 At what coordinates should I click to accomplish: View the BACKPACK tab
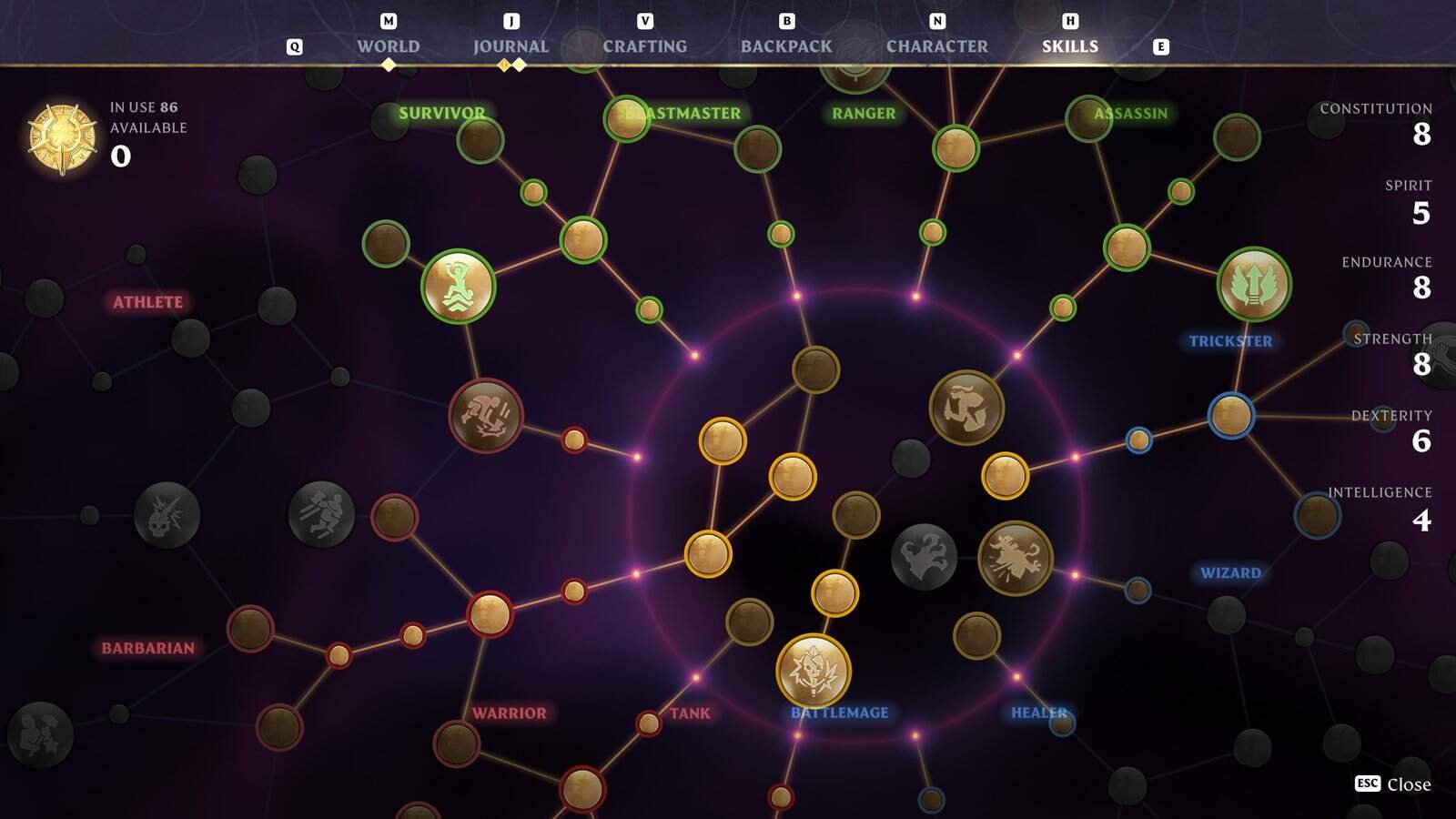point(786,45)
